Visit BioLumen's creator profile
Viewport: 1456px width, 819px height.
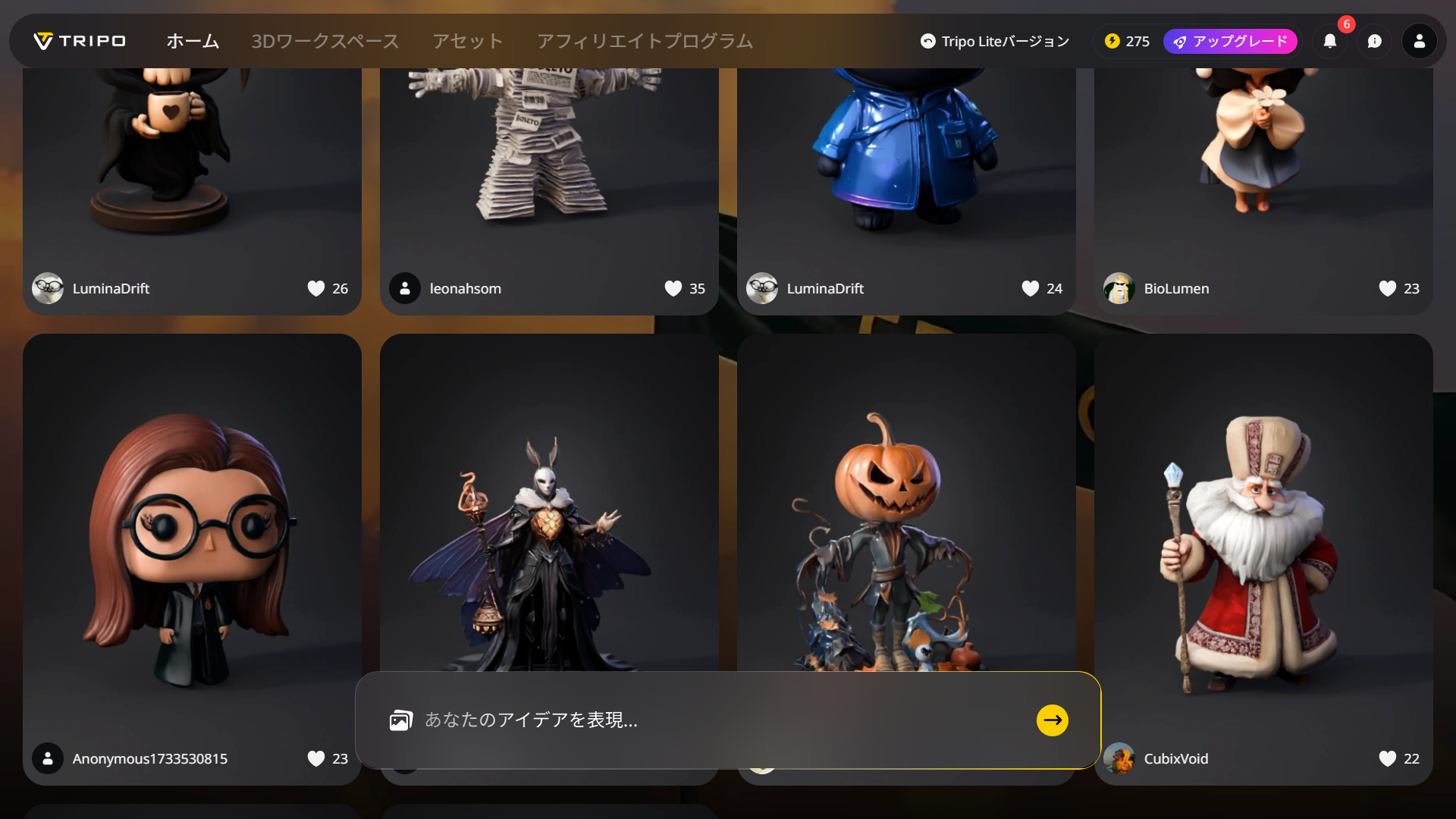point(1176,288)
